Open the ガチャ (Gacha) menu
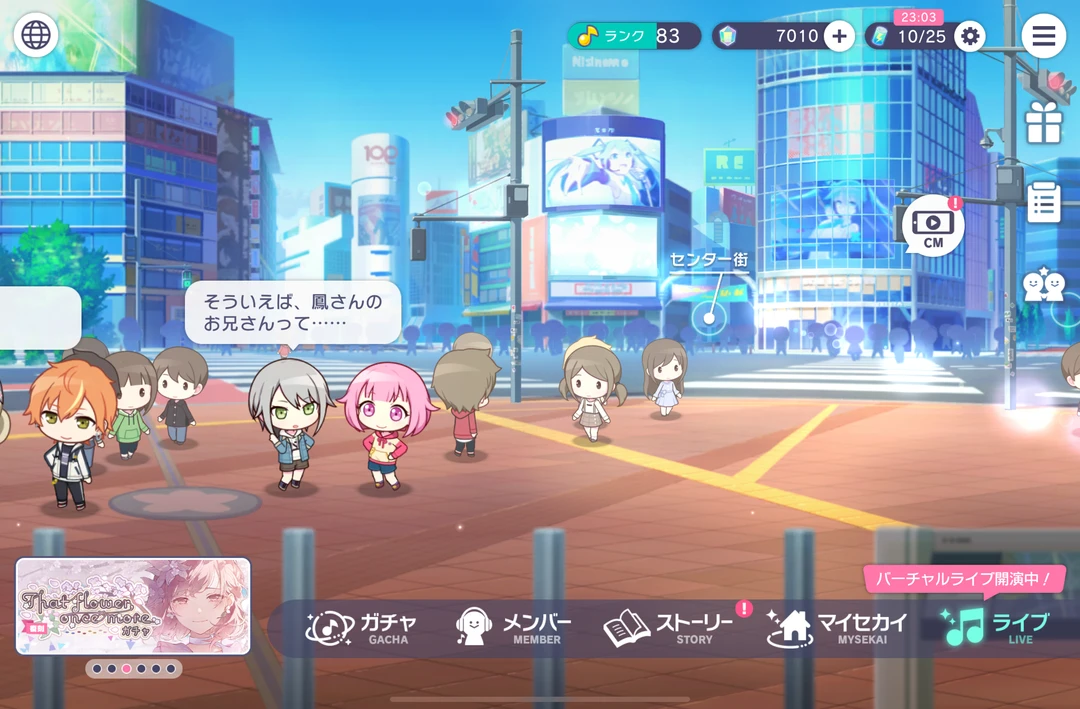 click(362, 627)
